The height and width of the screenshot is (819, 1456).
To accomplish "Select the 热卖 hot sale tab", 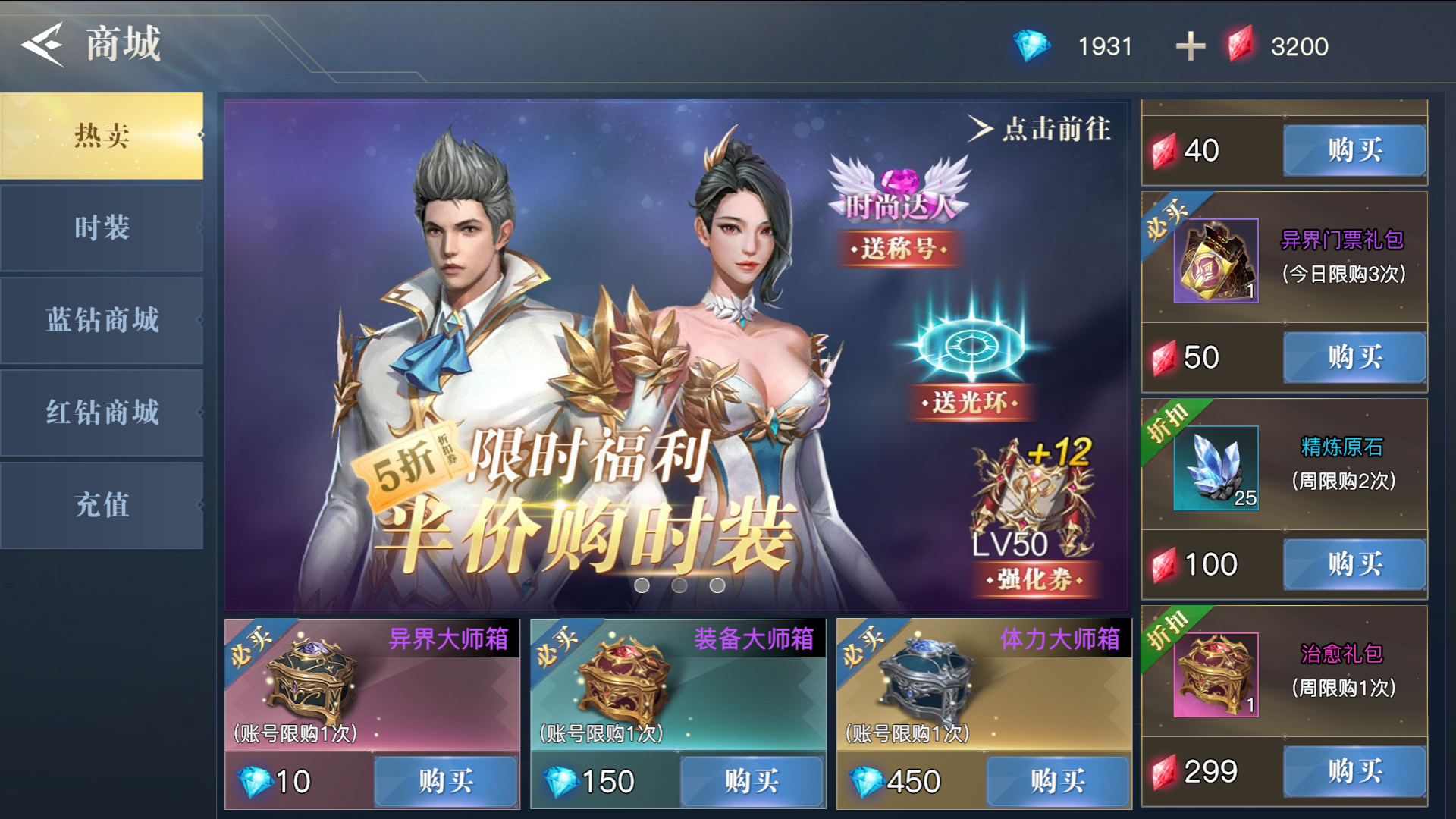I will (101, 135).
